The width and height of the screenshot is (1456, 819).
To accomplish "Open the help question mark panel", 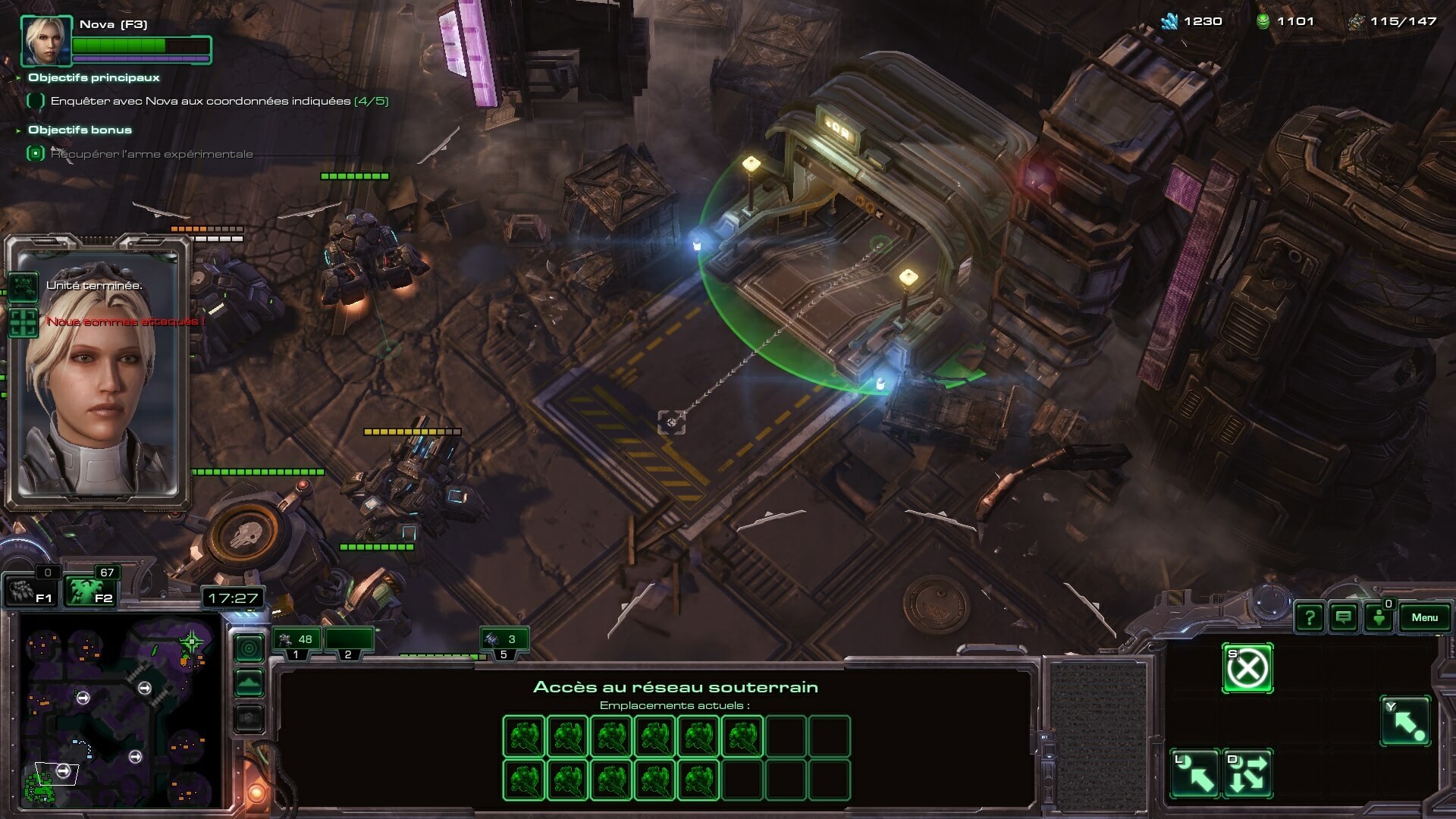I will click(x=1310, y=618).
